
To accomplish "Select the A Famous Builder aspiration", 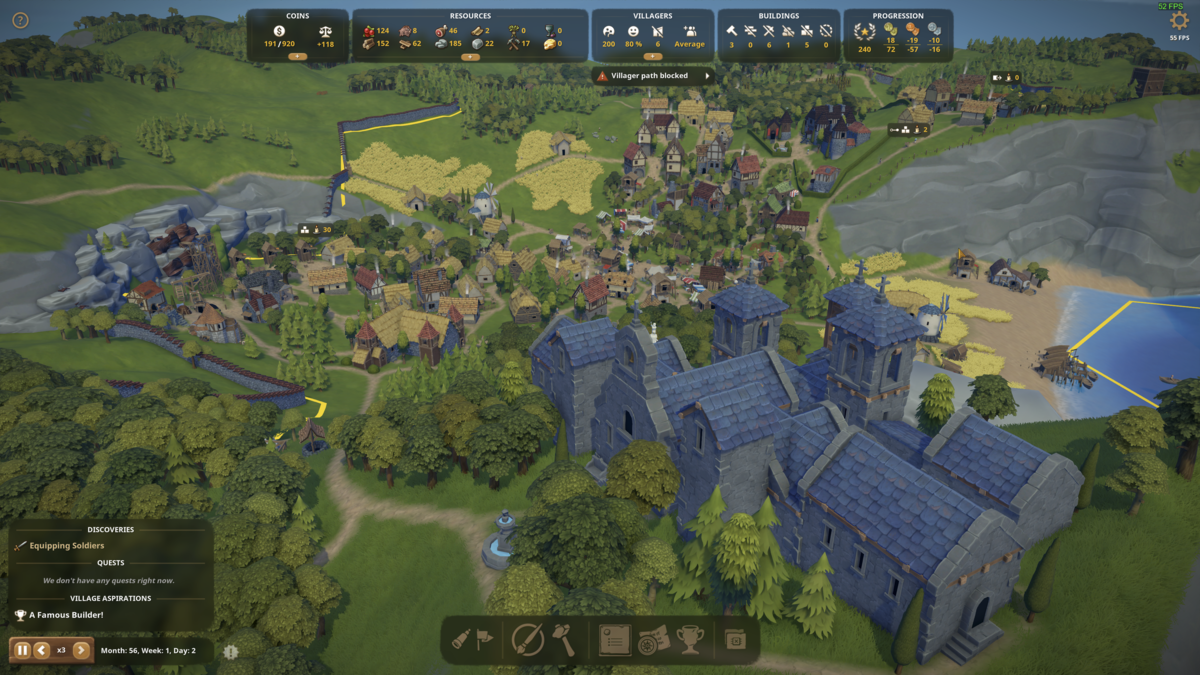I will tap(66, 615).
